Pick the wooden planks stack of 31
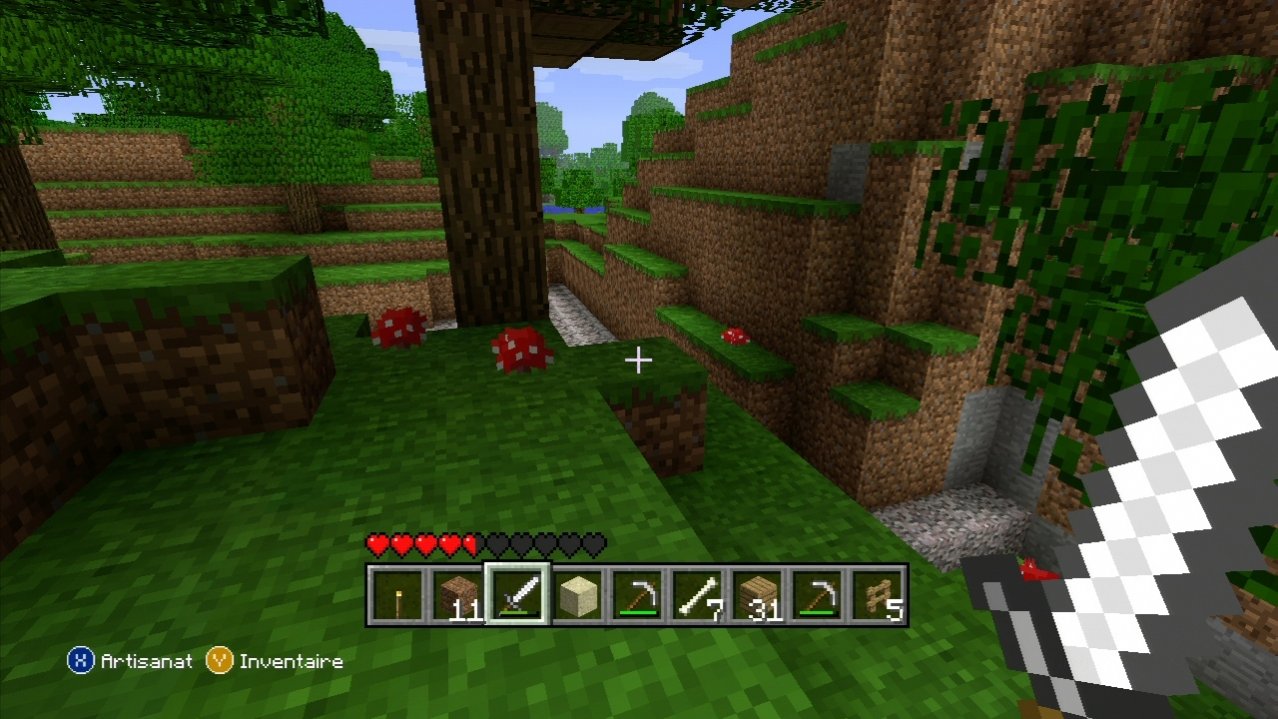1278x719 pixels. 757,596
